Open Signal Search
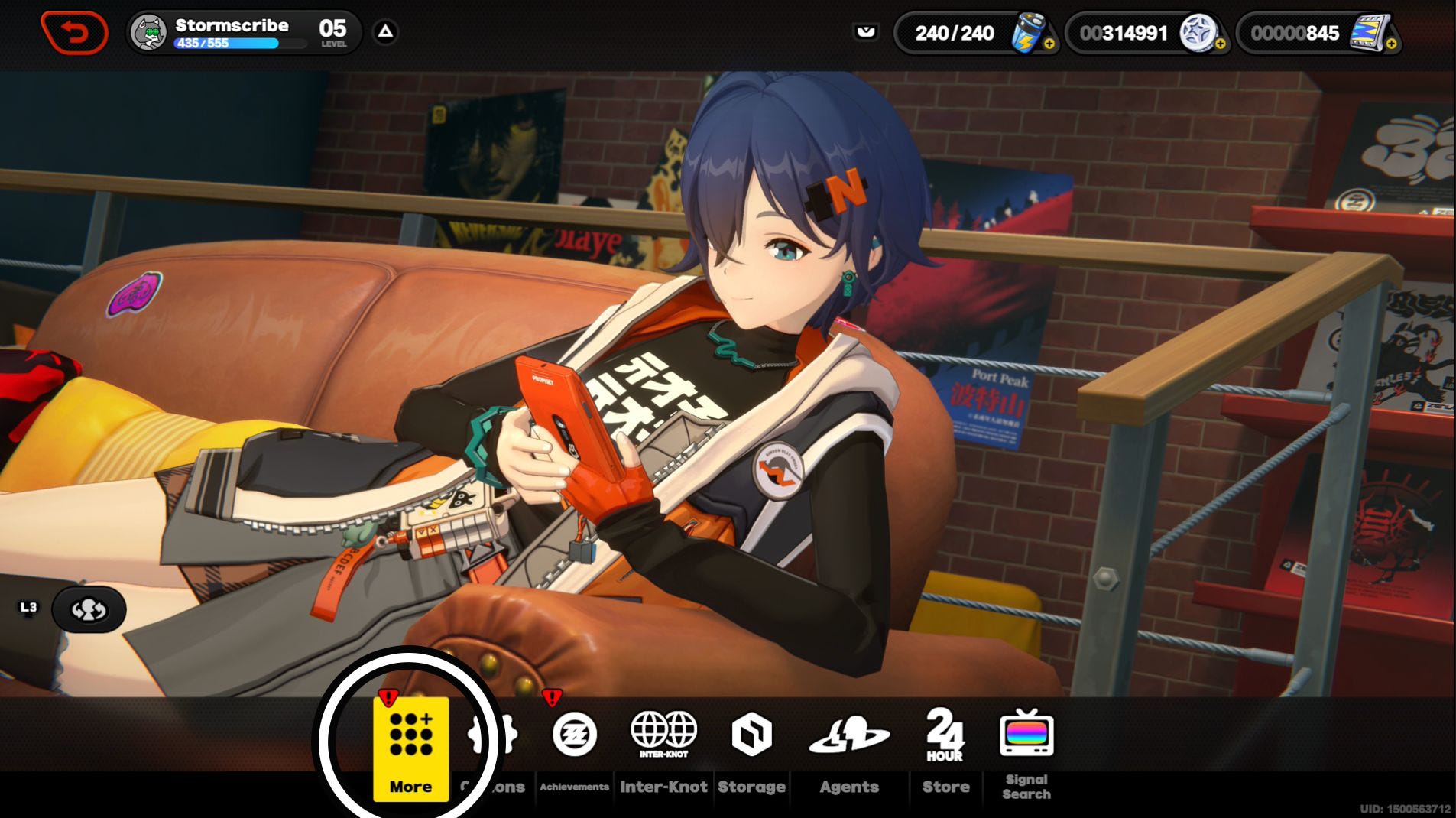 tap(1026, 748)
